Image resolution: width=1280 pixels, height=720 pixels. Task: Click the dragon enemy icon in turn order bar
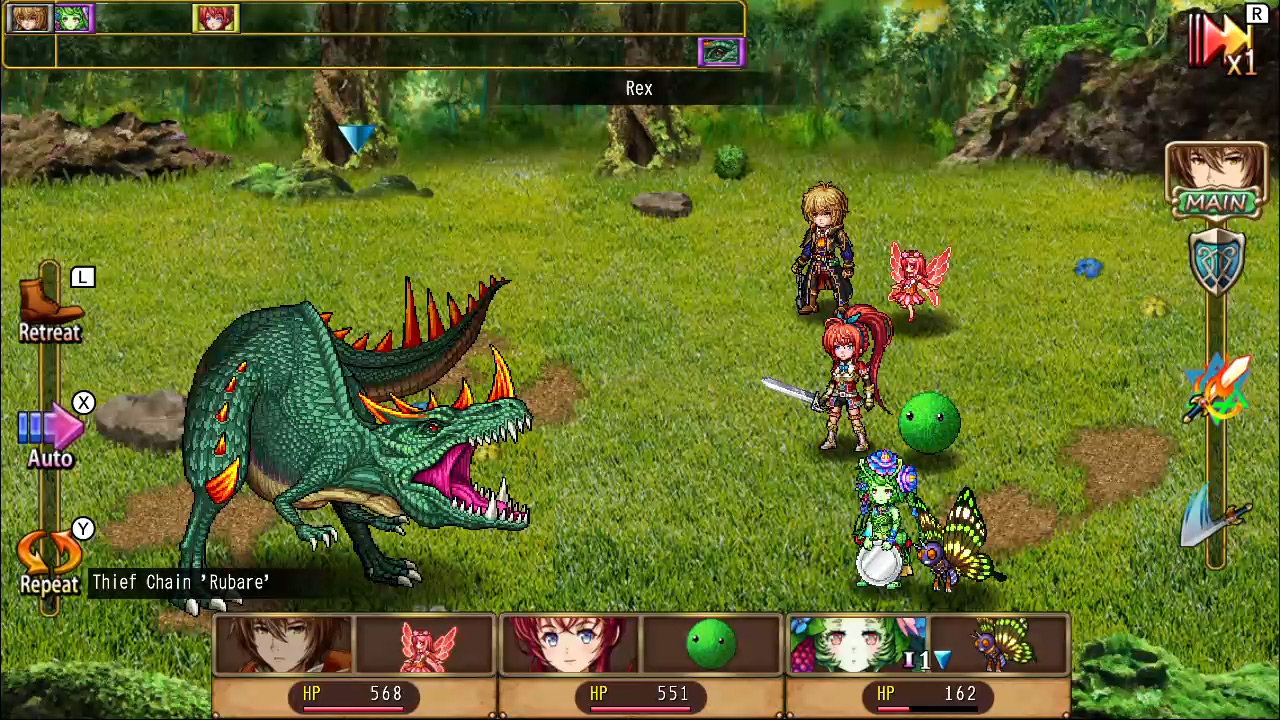click(720, 52)
